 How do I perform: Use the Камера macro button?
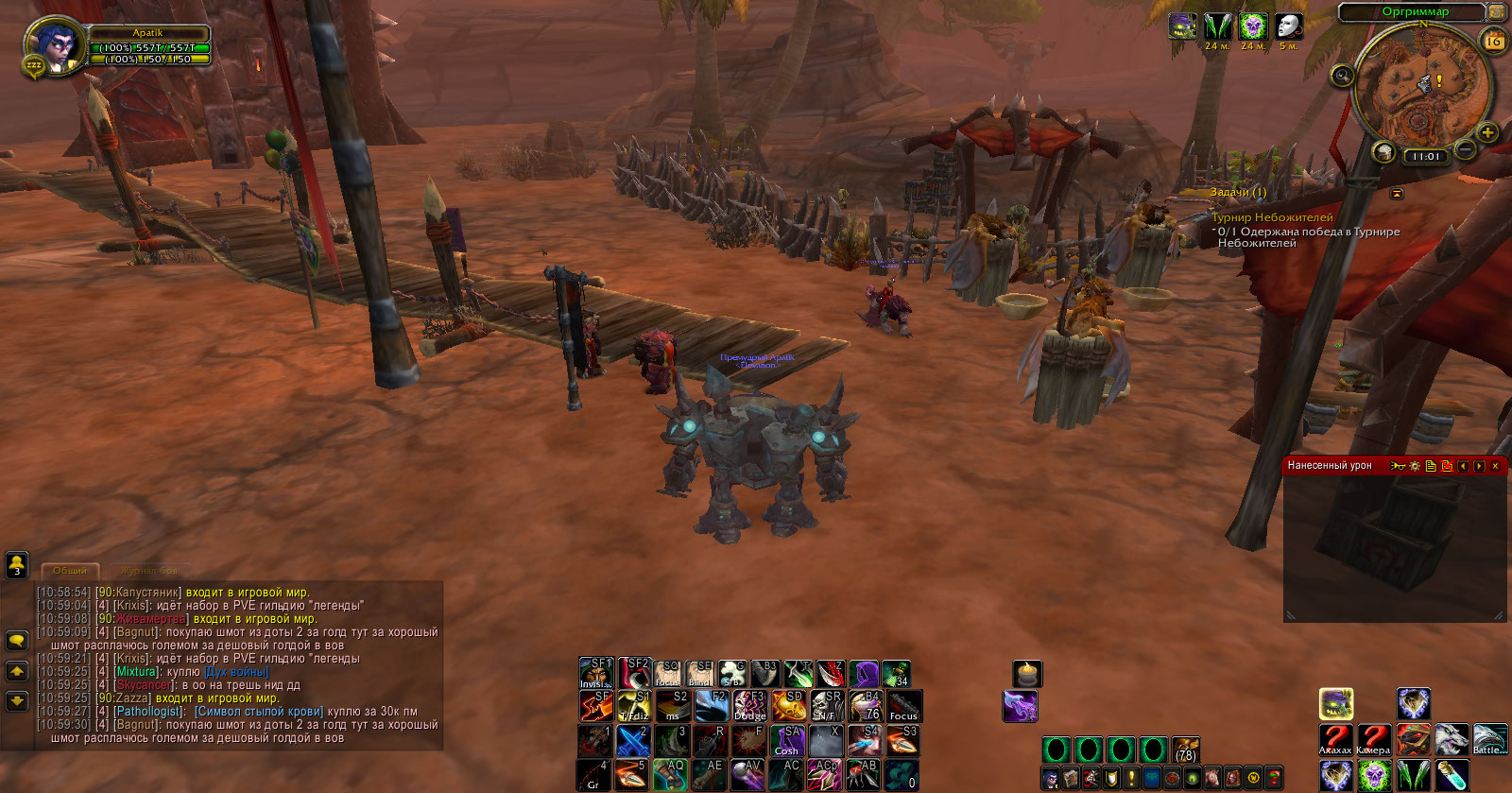(1373, 739)
